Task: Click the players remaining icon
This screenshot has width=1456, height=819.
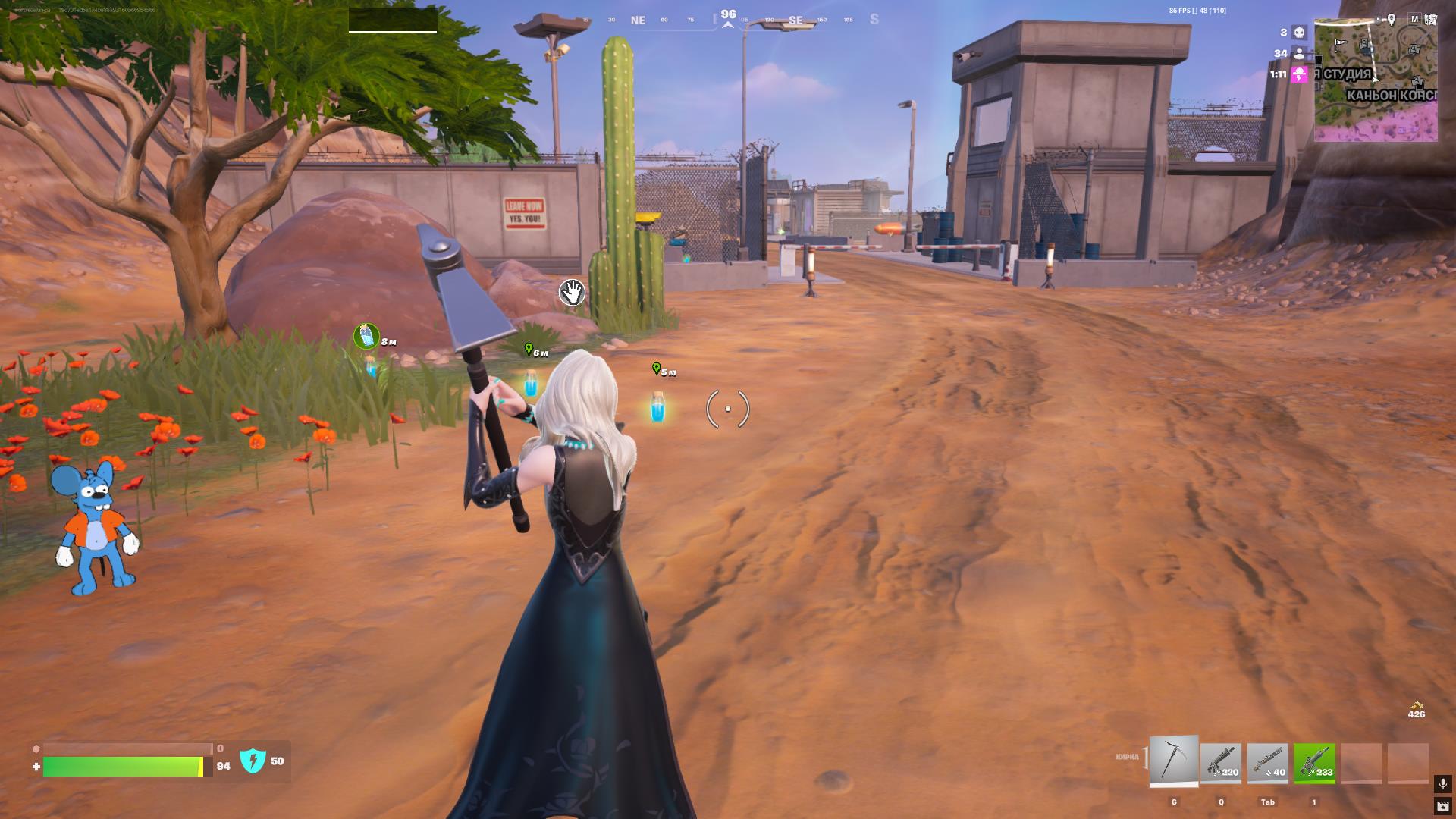Action: click(1299, 54)
